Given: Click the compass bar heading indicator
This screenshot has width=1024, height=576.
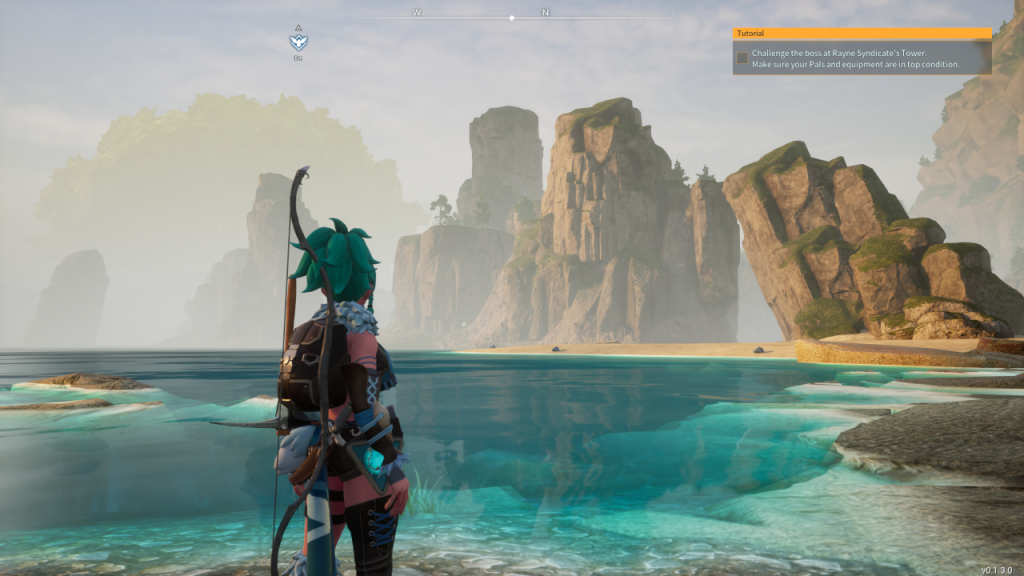Looking at the screenshot, I should (512, 17).
